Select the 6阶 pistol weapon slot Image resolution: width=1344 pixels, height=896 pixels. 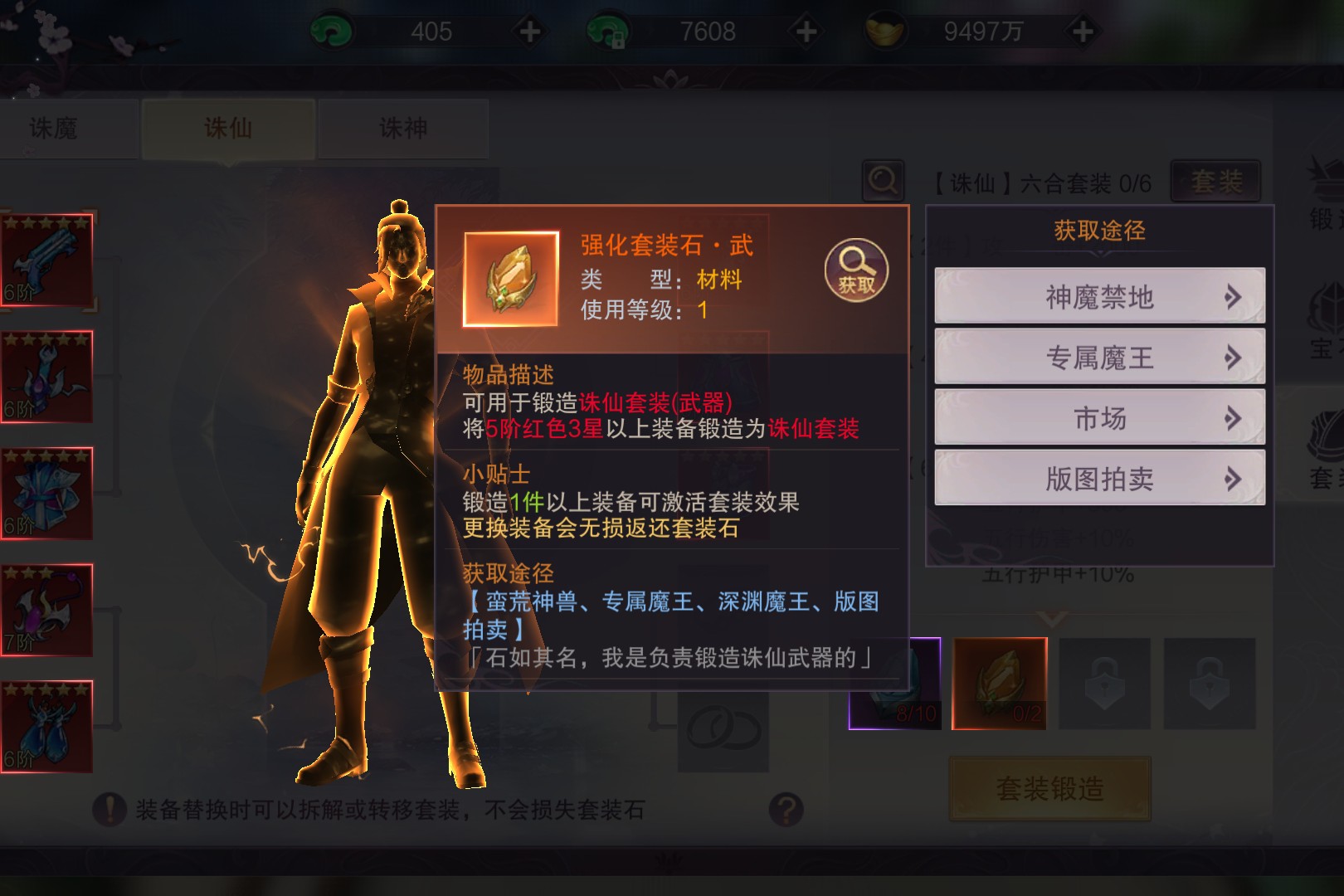[46, 259]
